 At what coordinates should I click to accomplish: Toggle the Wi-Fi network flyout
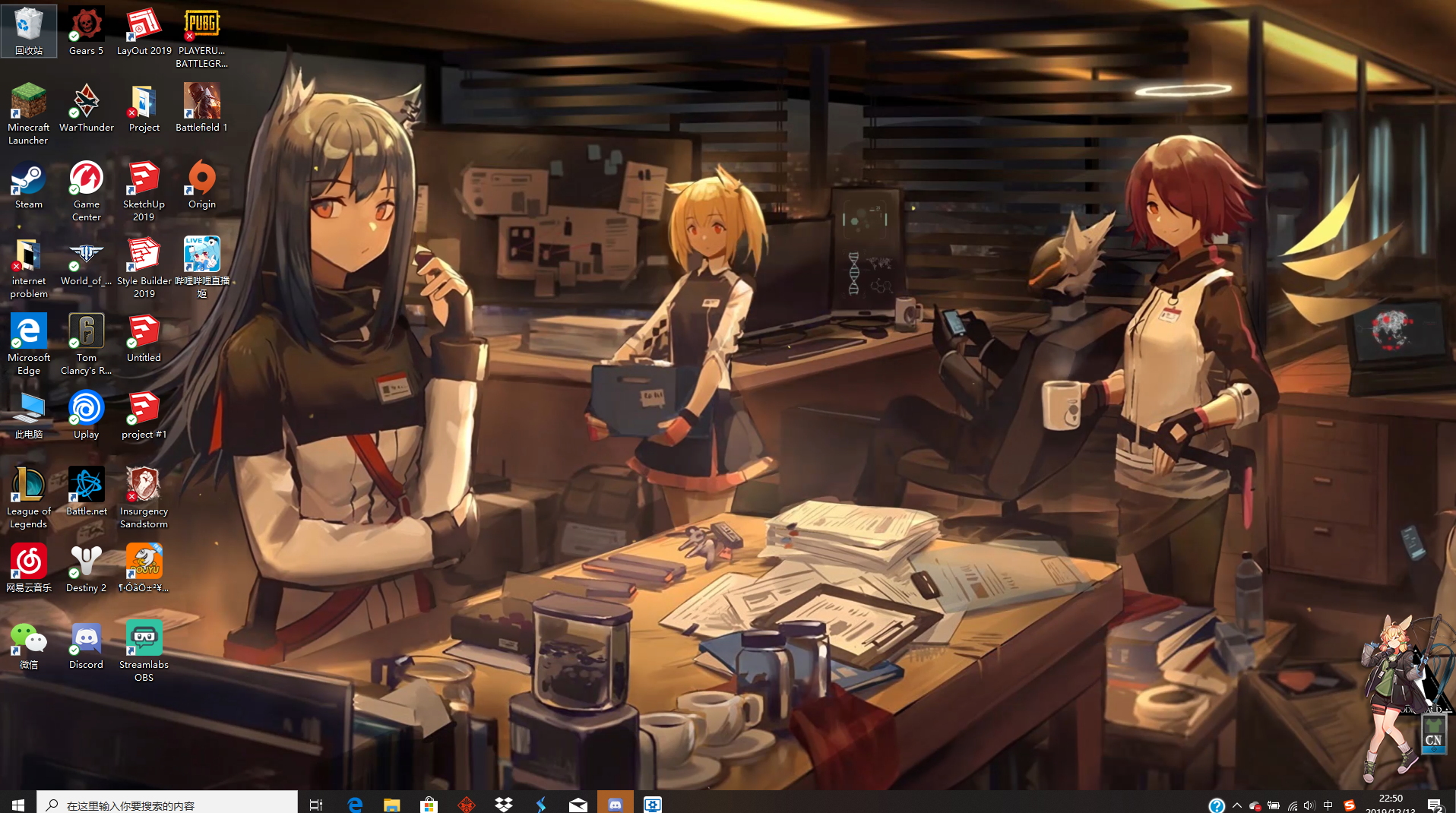[1292, 805]
